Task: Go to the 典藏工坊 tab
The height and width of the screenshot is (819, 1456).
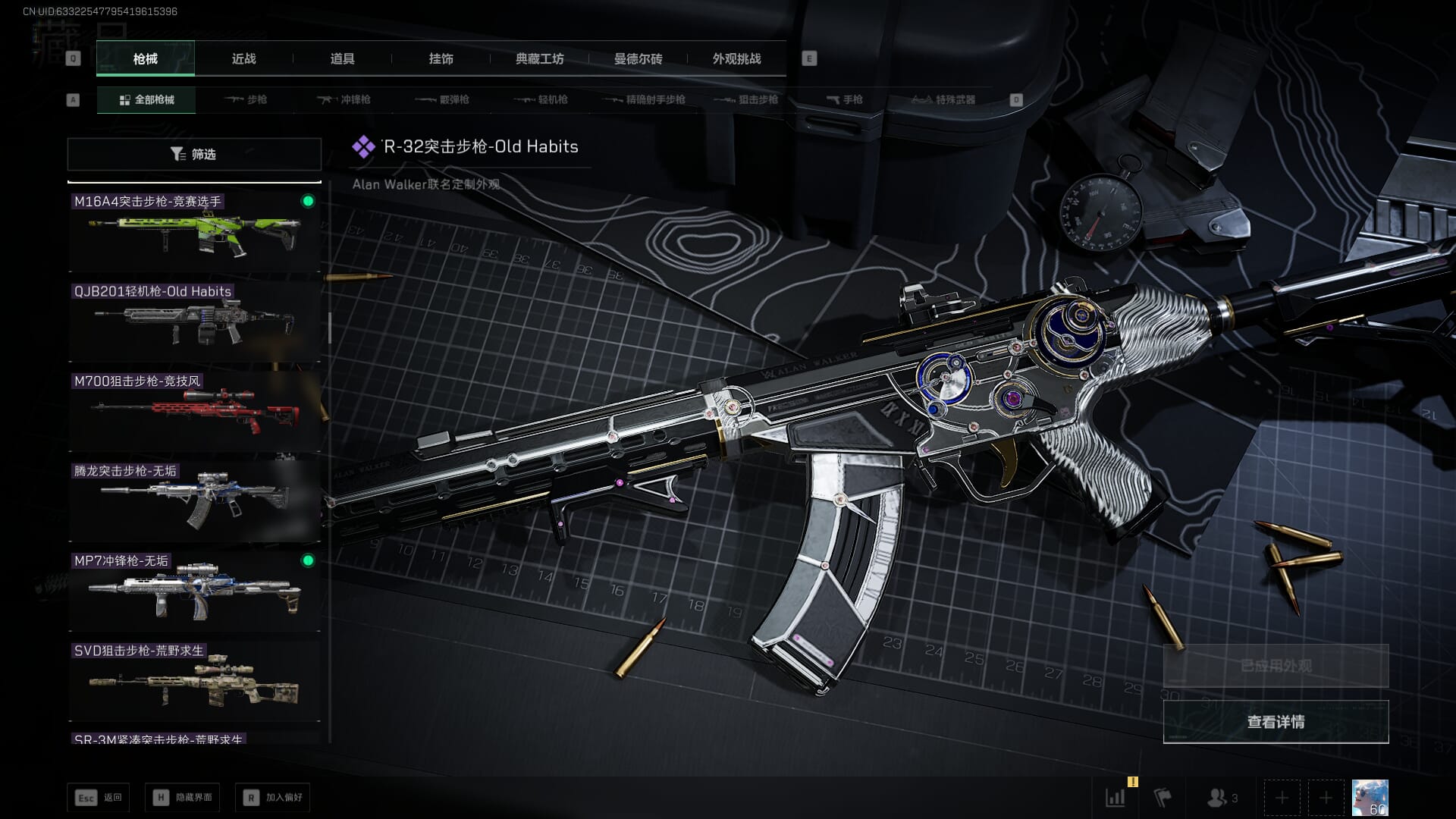Action: coord(539,59)
